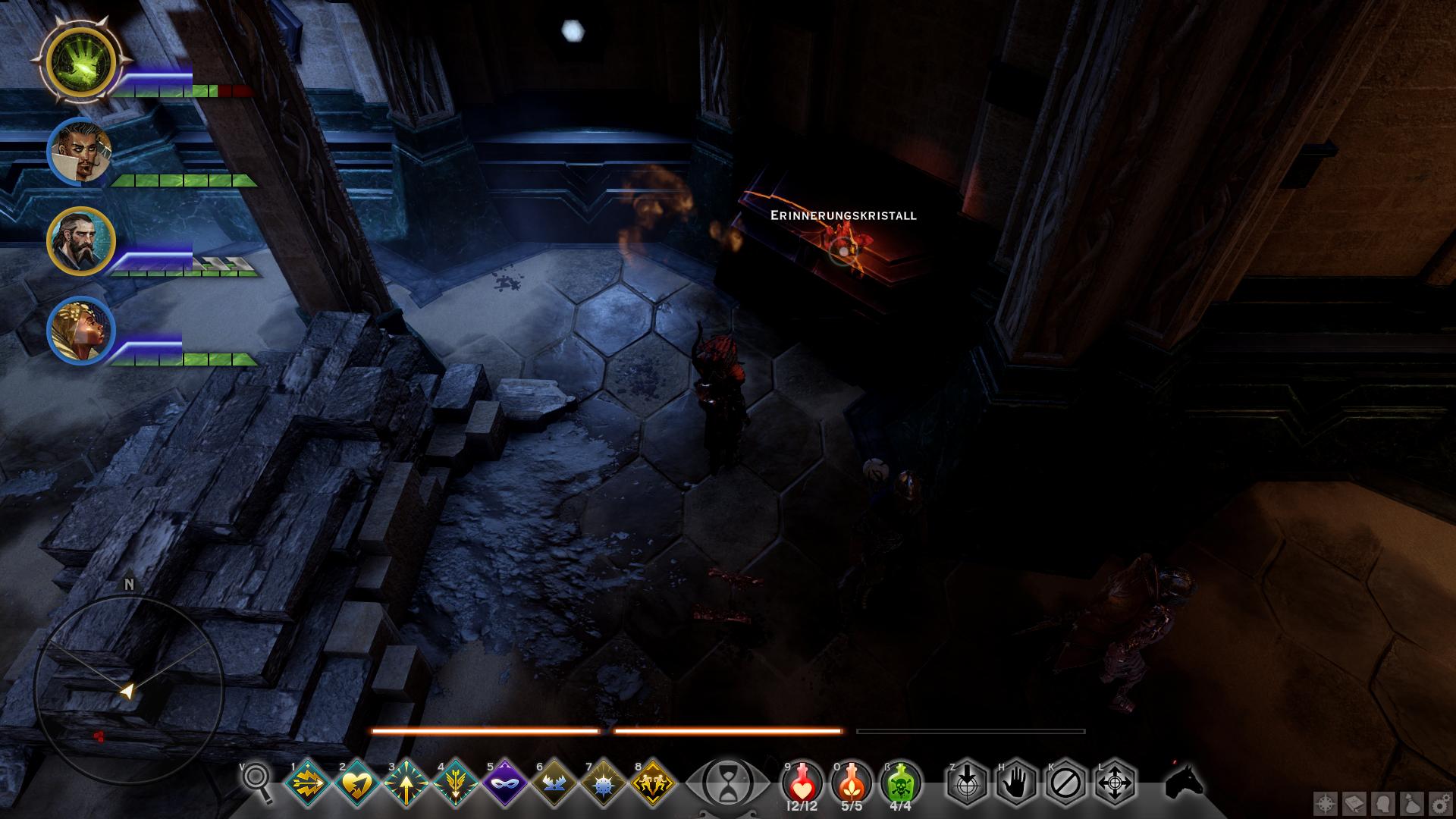Viewport: 1456px width, 819px height.
Task: Use the lightning arrow ability in slot 1
Action: tap(309, 783)
